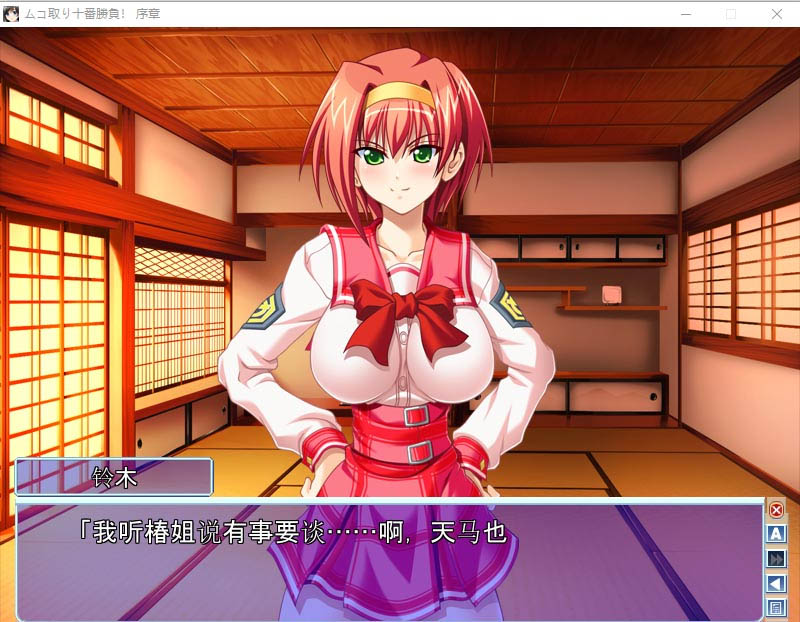Close the game window
The image size is (800, 622).
(777, 14)
